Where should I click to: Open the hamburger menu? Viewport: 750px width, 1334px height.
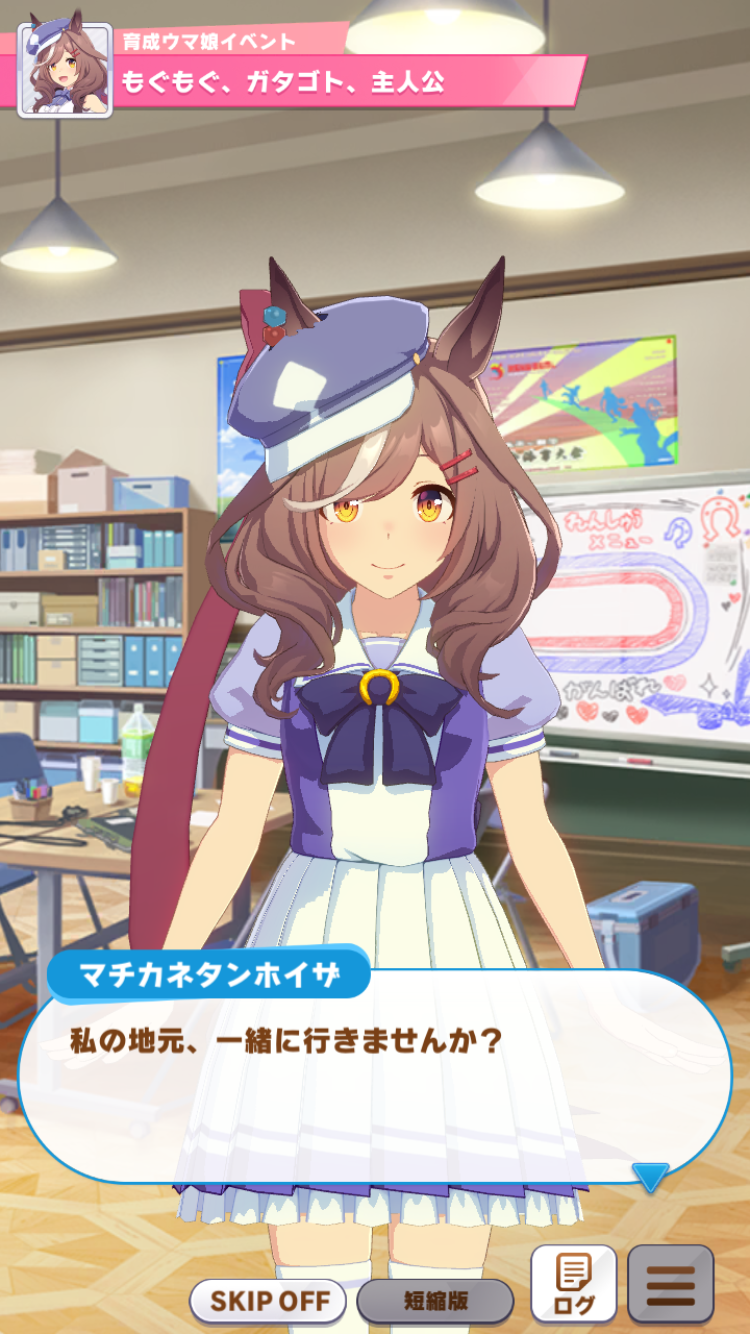[x=670, y=1285]
